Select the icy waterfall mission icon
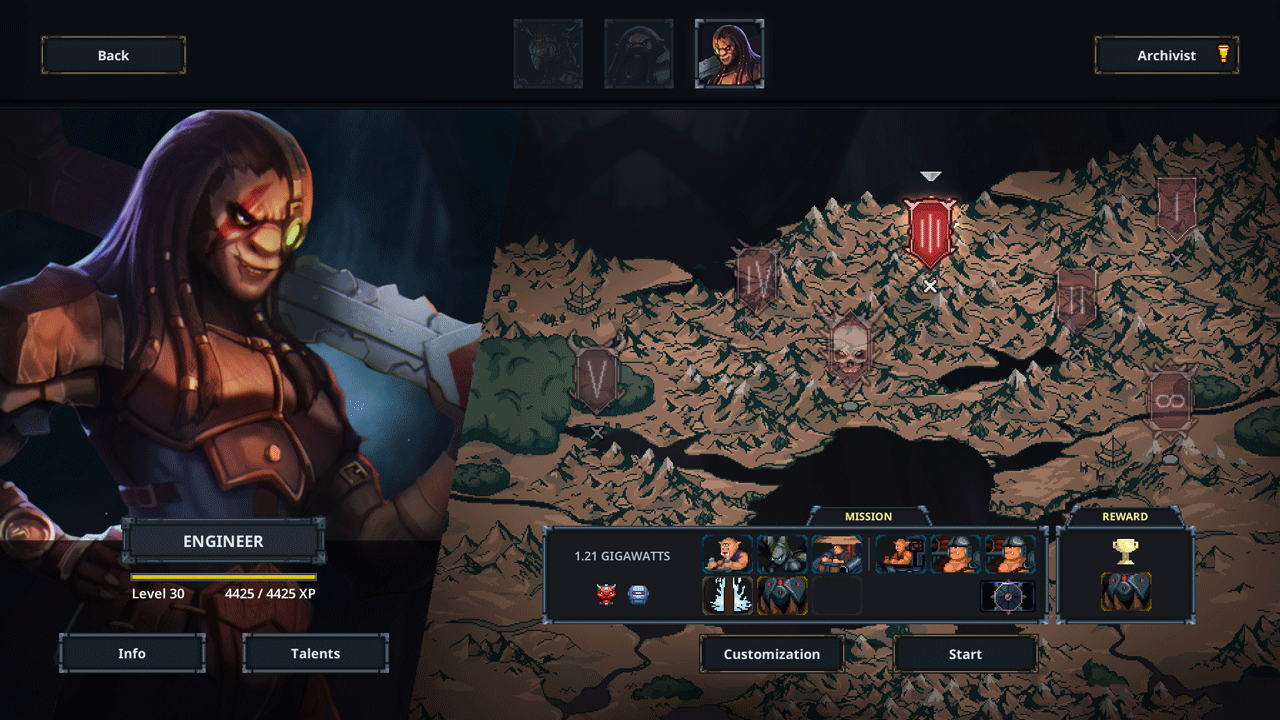Viewport: 1280px width, 720px height. [727, 595]
